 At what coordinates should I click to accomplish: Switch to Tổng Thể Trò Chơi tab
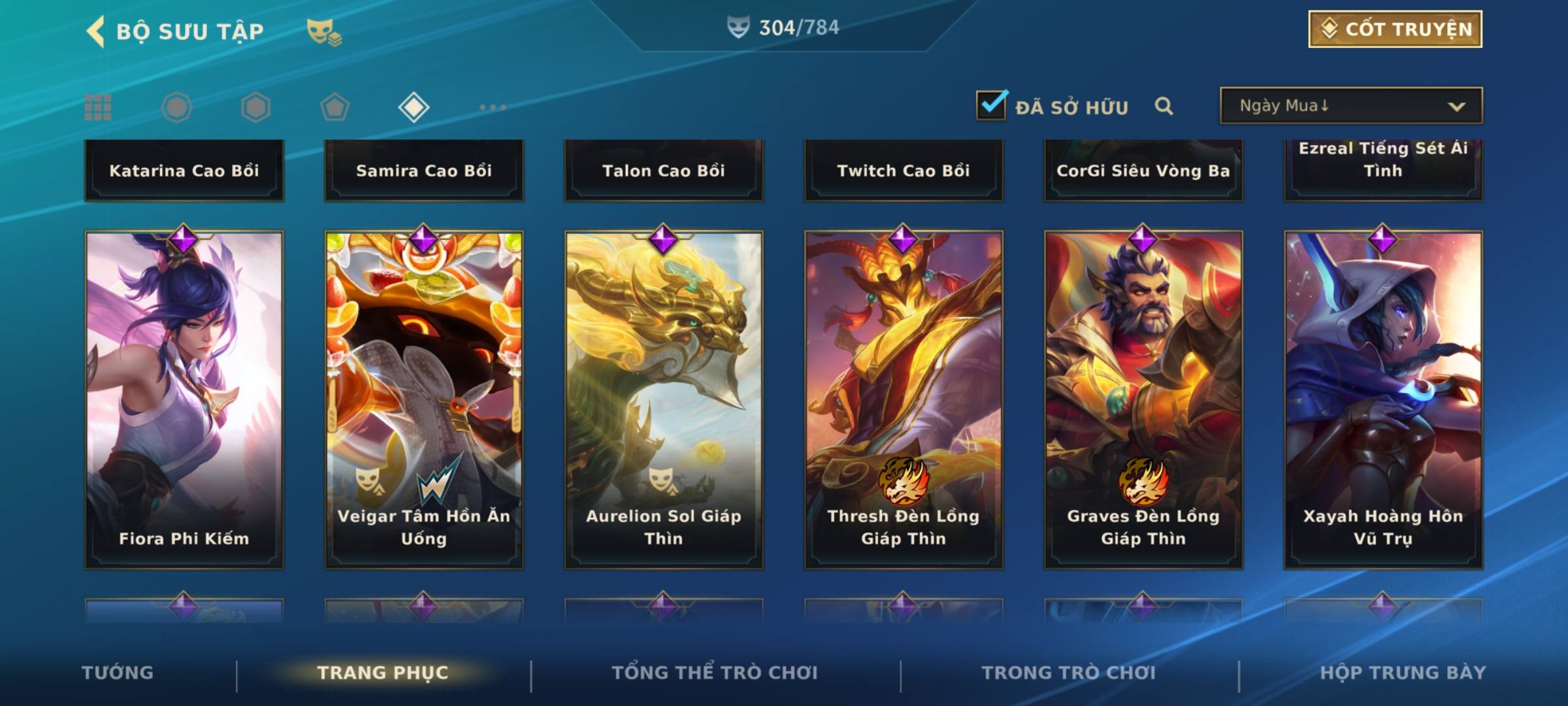click(x=715, y=673)
